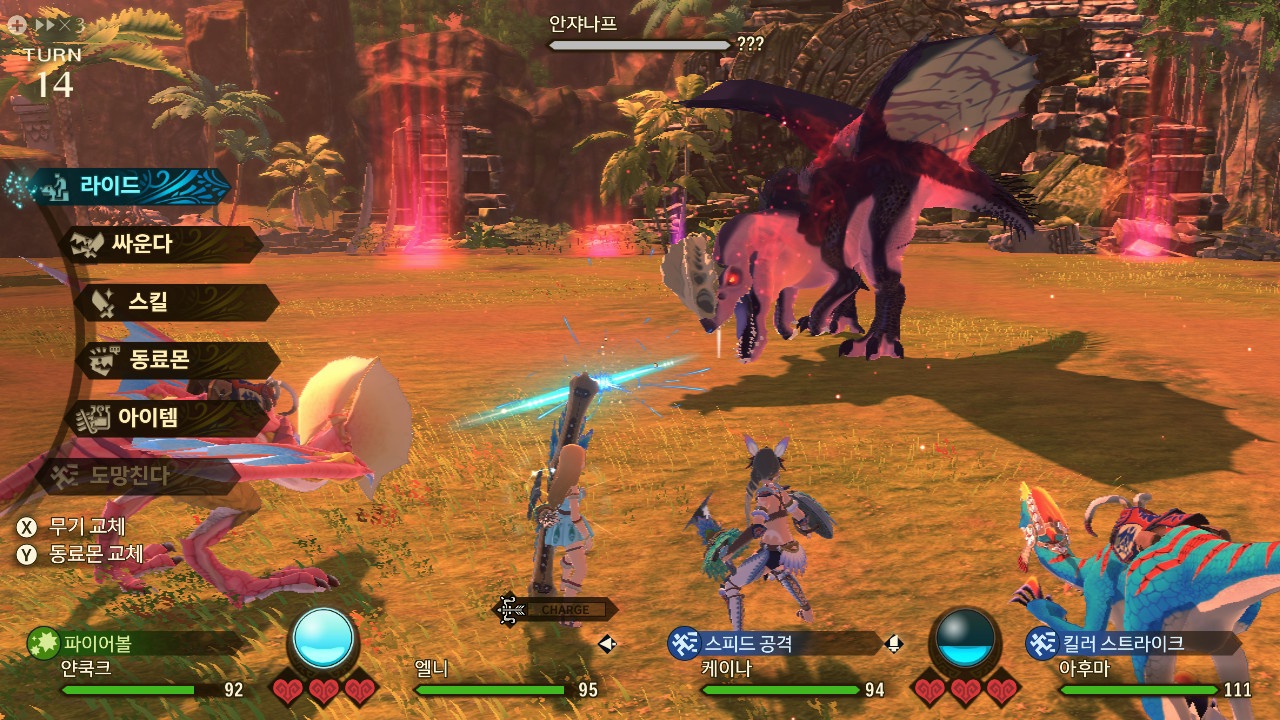Open the 아이템 (Item) menu

(165, 418)
